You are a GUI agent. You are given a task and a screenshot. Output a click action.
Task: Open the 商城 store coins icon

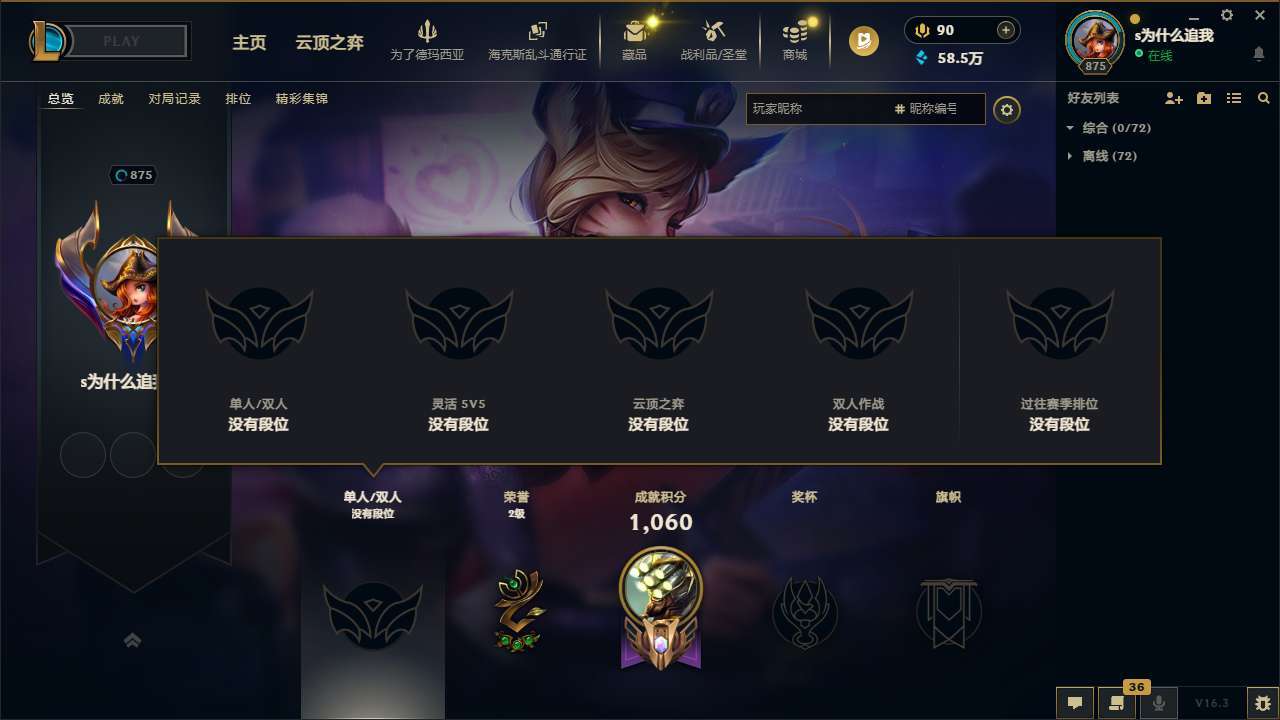click(795, 31)
